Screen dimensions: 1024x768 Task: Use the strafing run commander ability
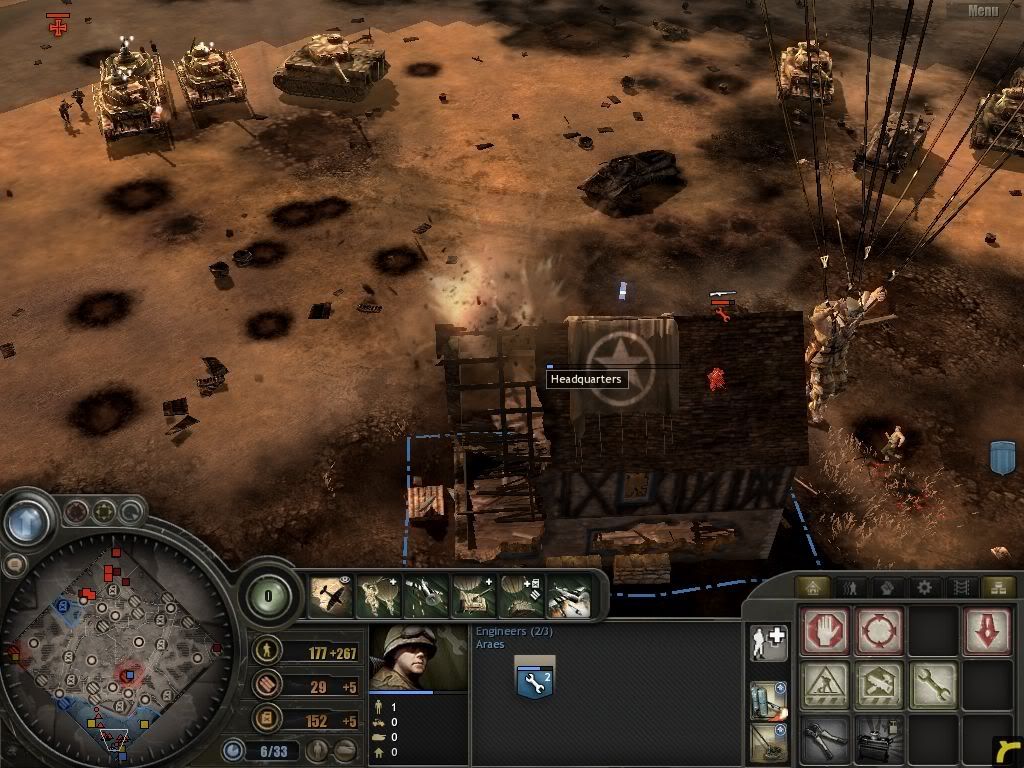[x=427, y=596]
